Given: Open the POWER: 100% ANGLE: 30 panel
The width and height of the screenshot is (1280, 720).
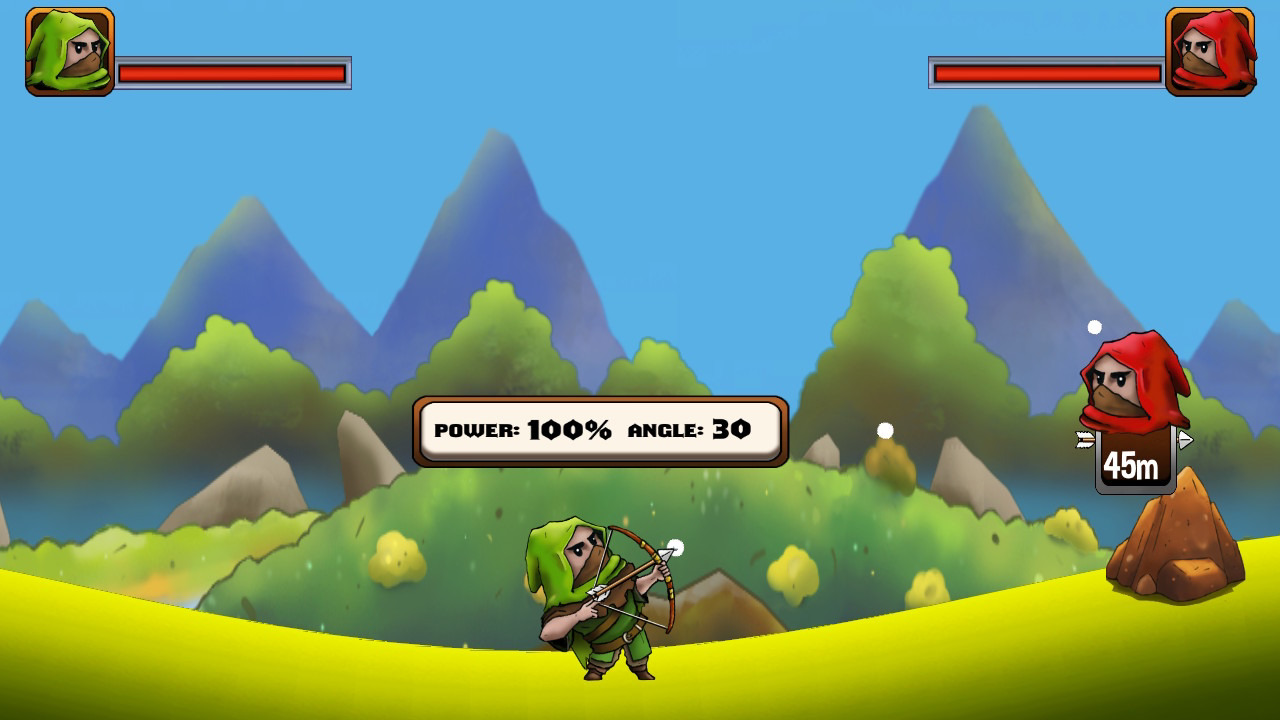Looking at the screenshot, I should point(597,429).
